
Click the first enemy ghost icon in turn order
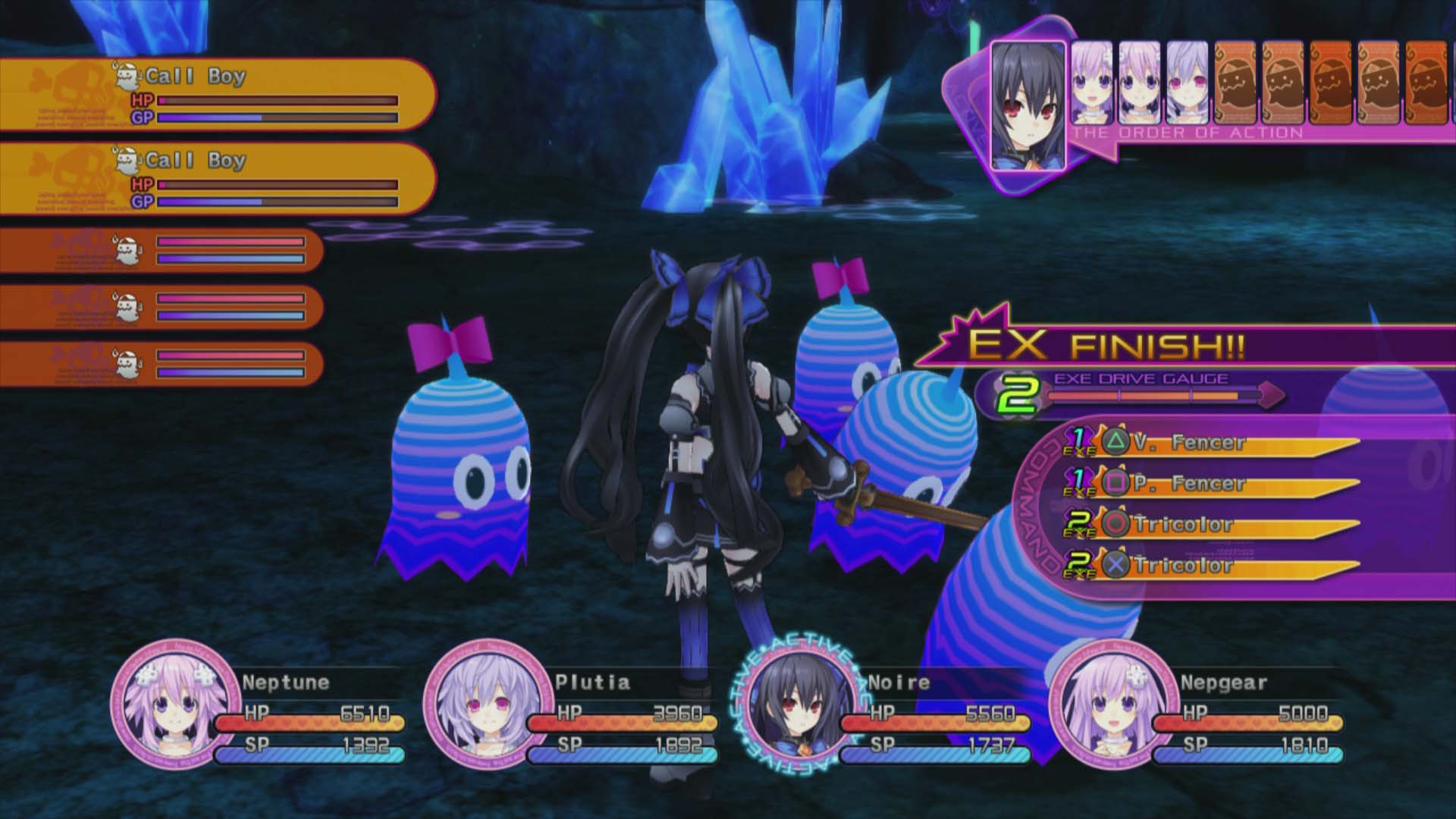pos(1234,83)
